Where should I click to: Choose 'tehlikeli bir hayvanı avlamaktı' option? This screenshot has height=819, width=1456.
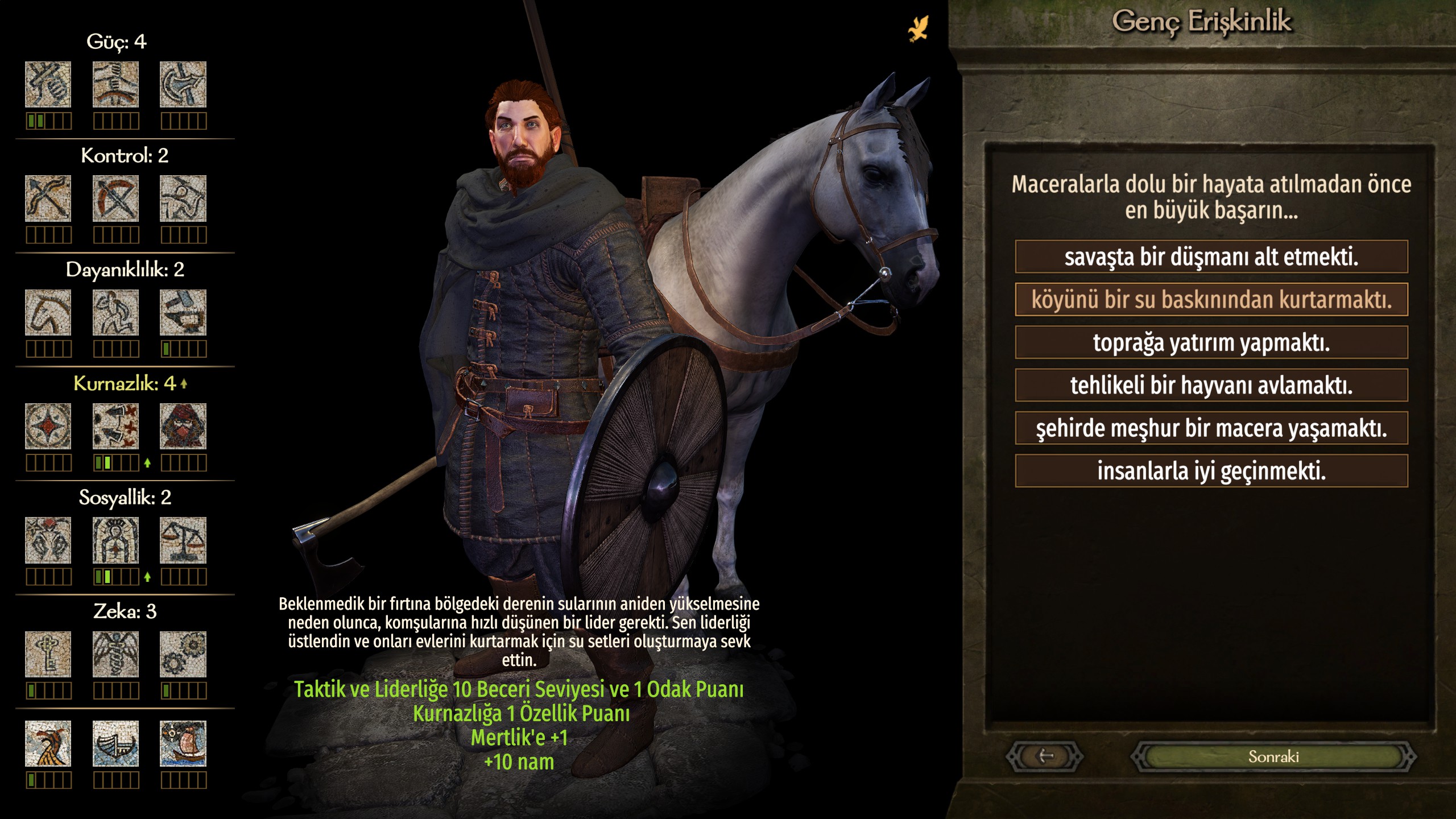coord(1211,385)
